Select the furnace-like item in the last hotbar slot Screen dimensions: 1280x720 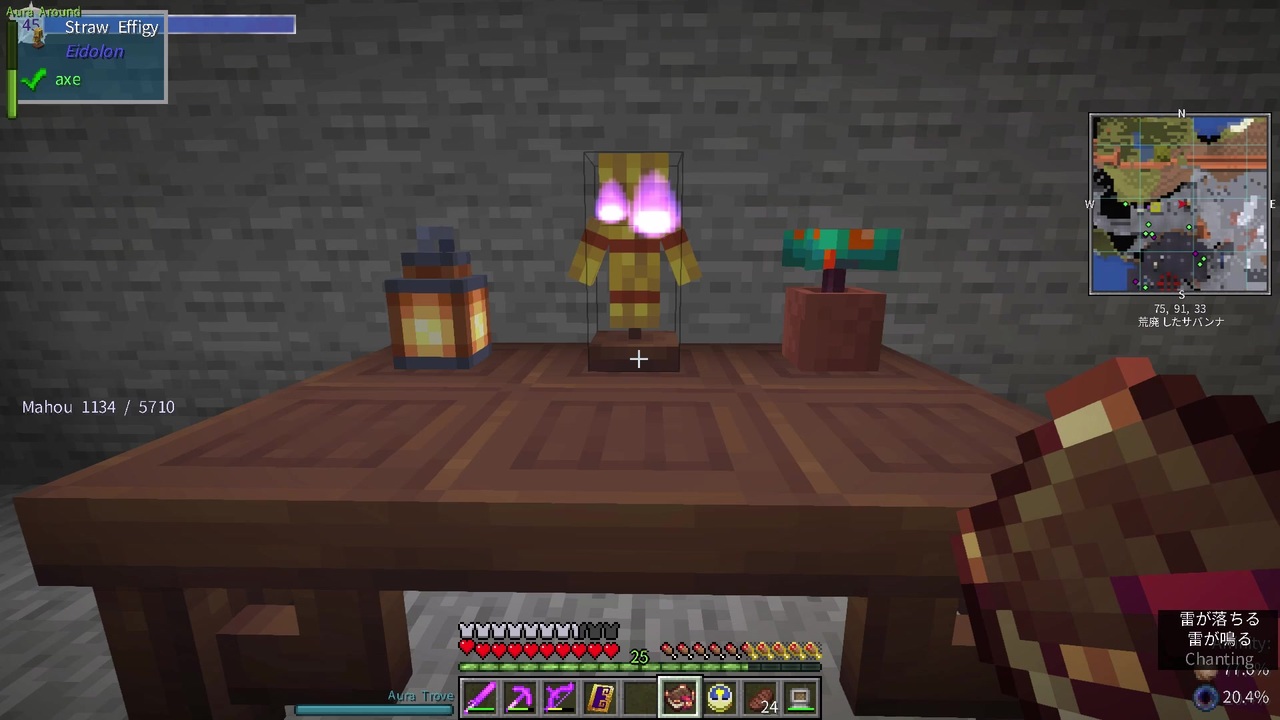[799, 695]
